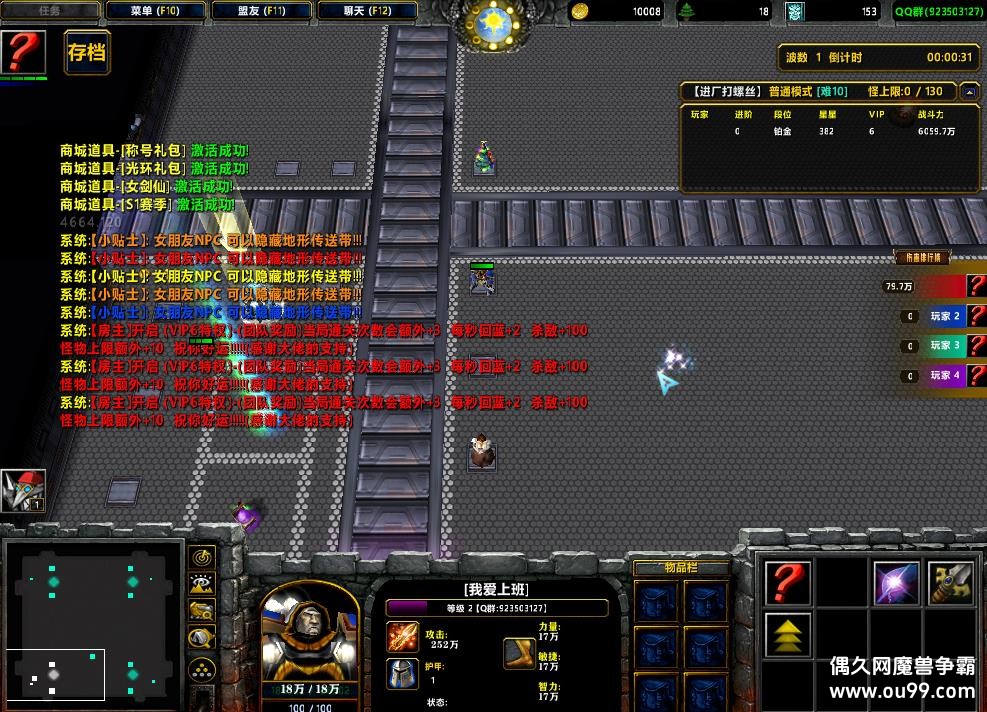Open the 伤害排行榜 damage ranking header
987x712 pixels.
(x=921, y=257)
